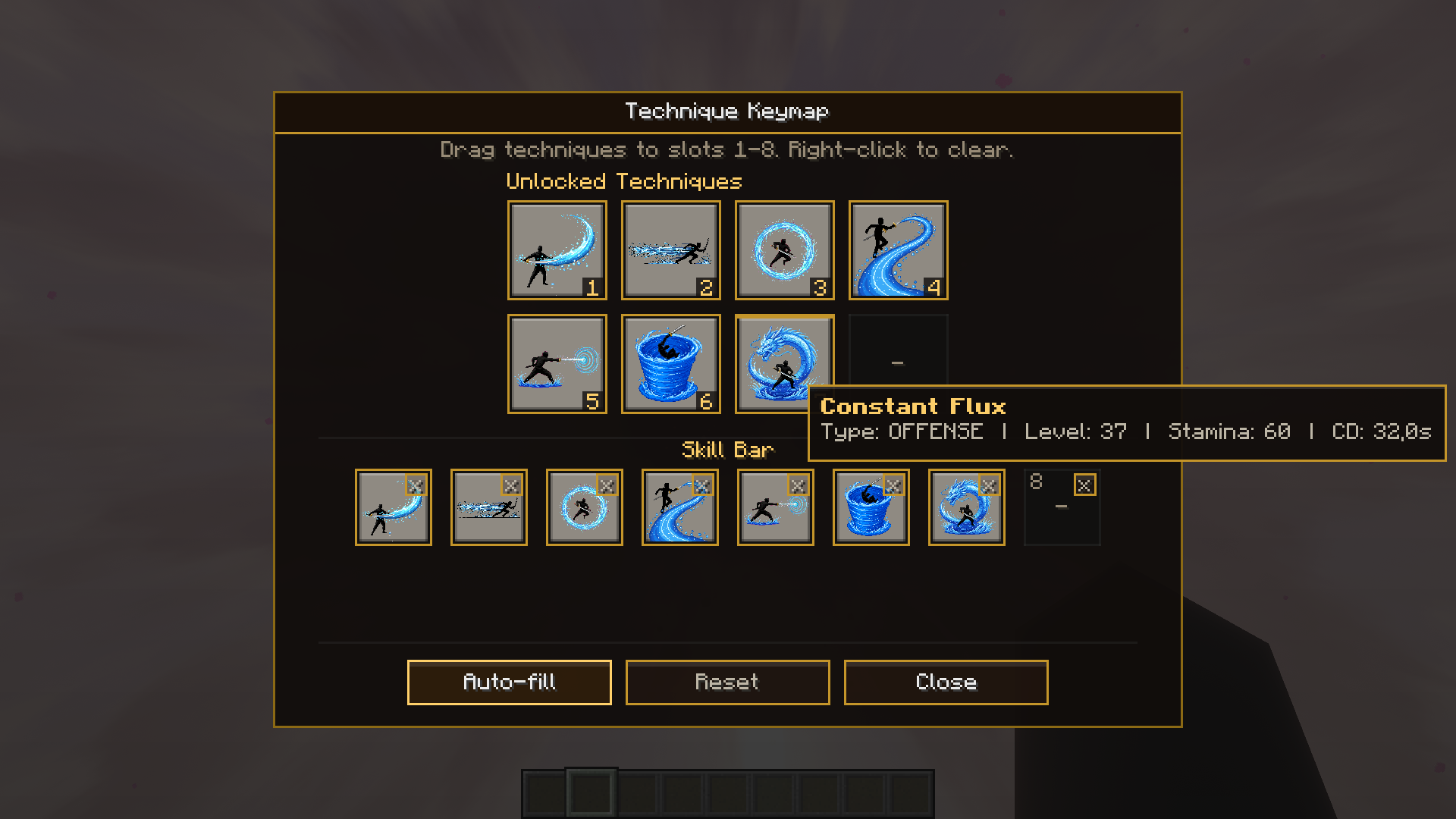The width and height of the screenshot is (1456, 819).
Task: Click the Auto-fill button
Action: pos(509,682)
